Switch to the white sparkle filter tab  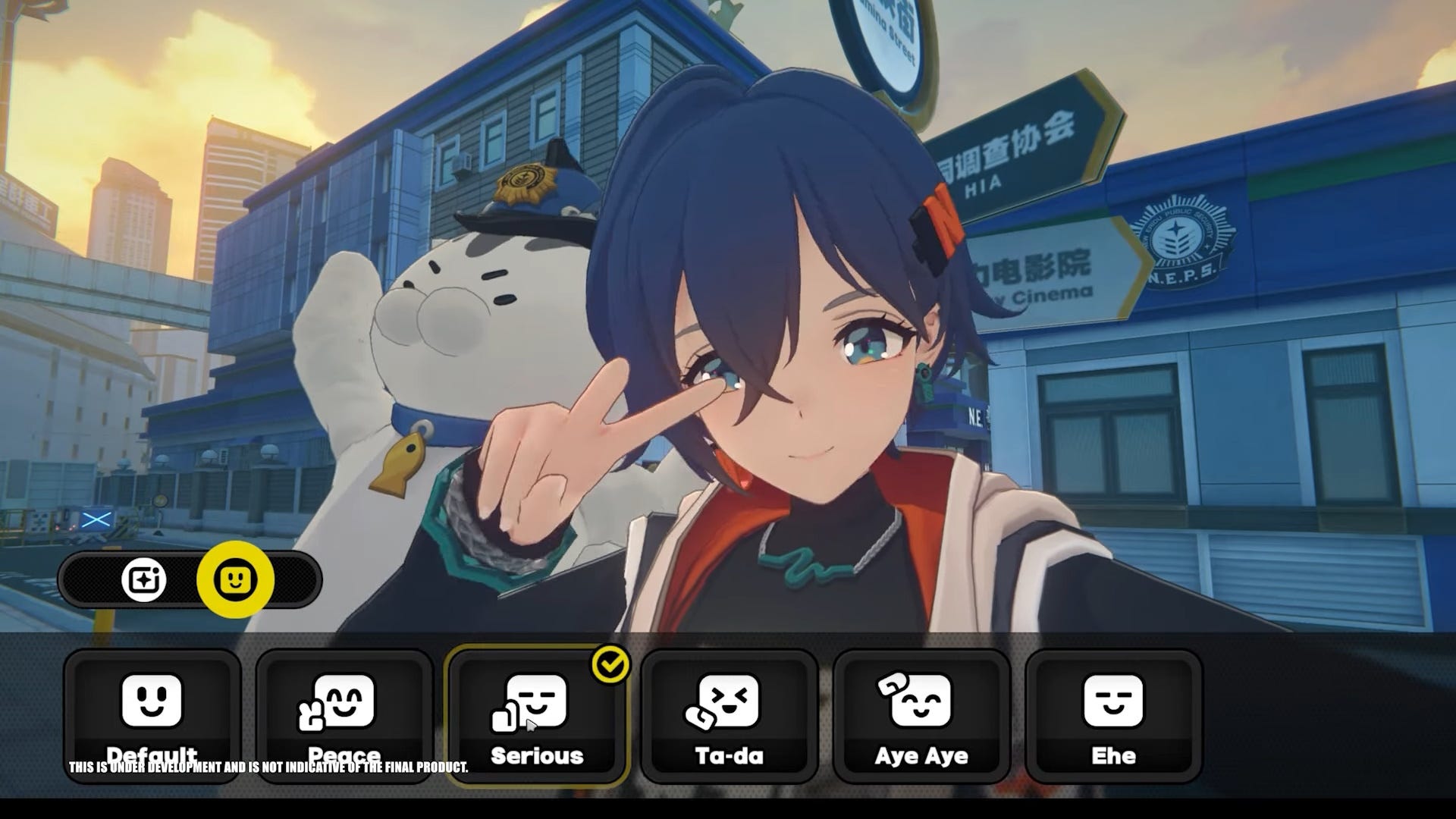144,580
